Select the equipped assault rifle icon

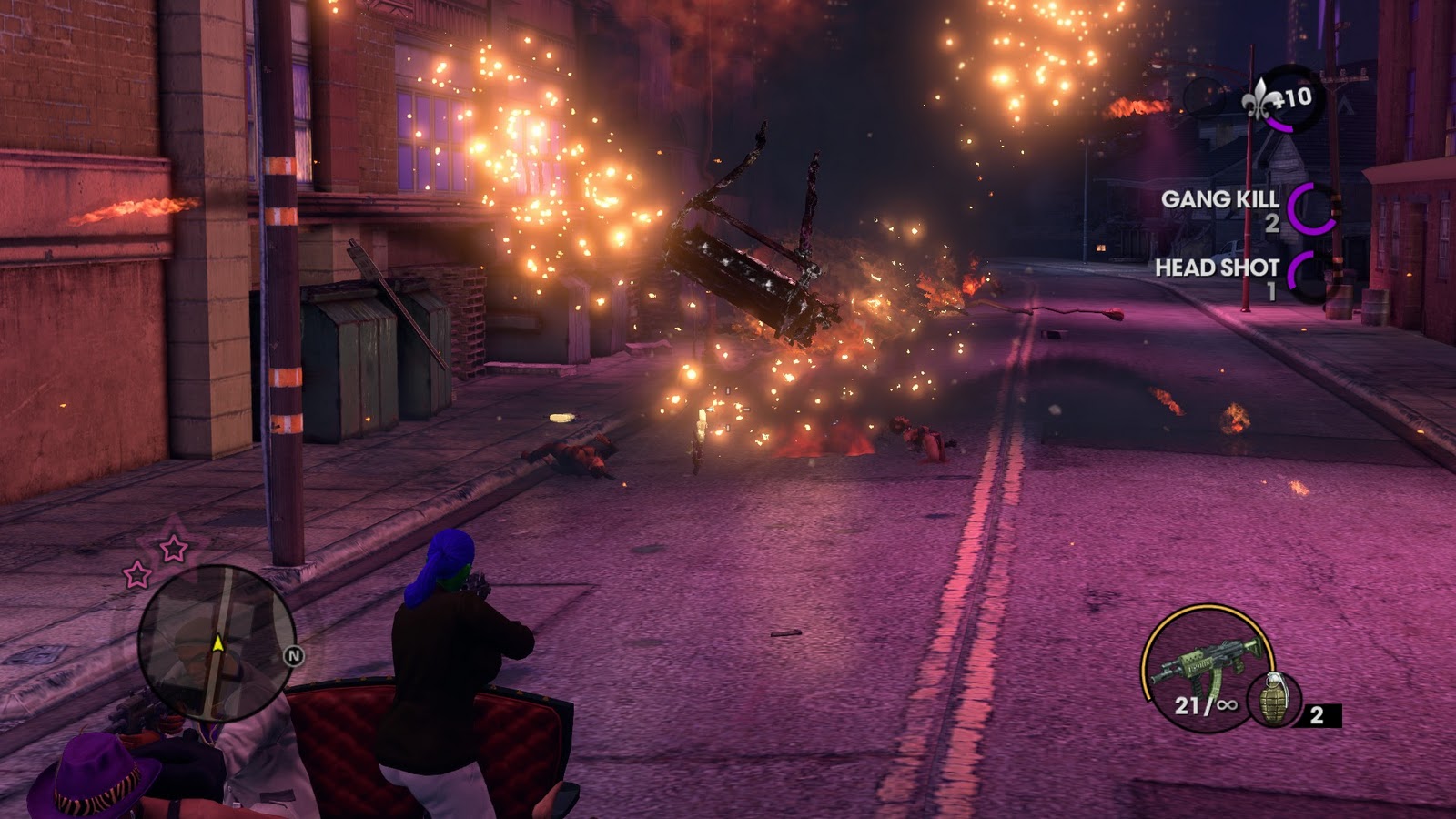point(1210,662)
